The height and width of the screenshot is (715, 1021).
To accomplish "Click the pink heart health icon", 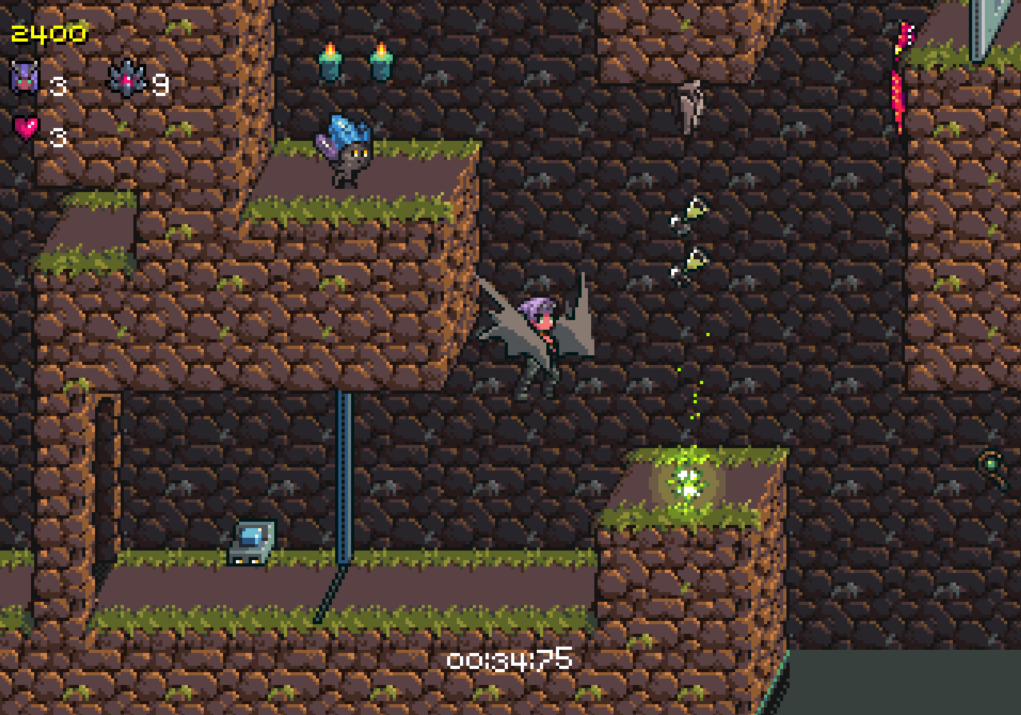I will click(25, 128).
